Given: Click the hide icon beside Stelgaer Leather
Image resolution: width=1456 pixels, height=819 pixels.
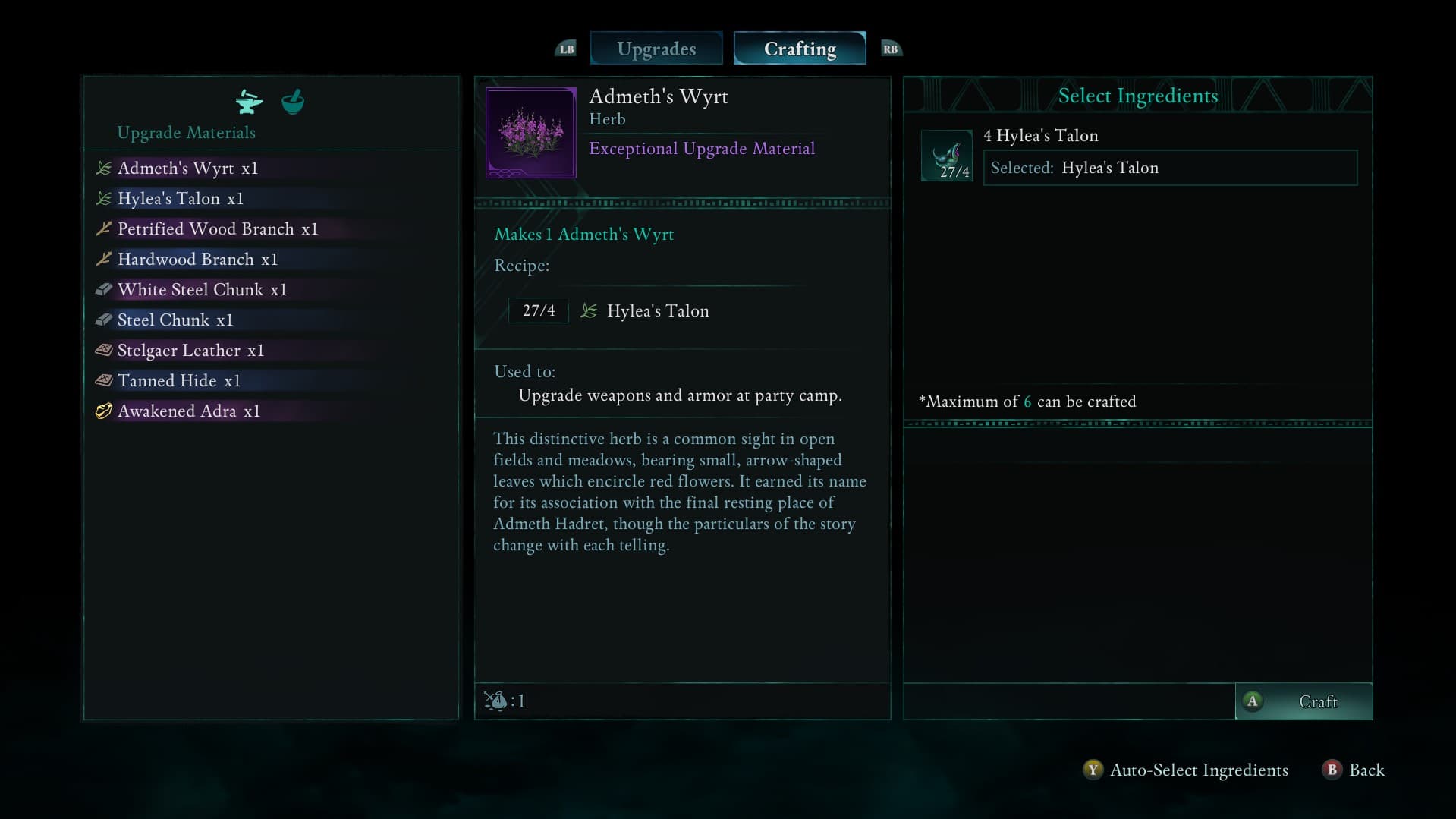Looking at the screenshot, I should click(x=104, y=350).
